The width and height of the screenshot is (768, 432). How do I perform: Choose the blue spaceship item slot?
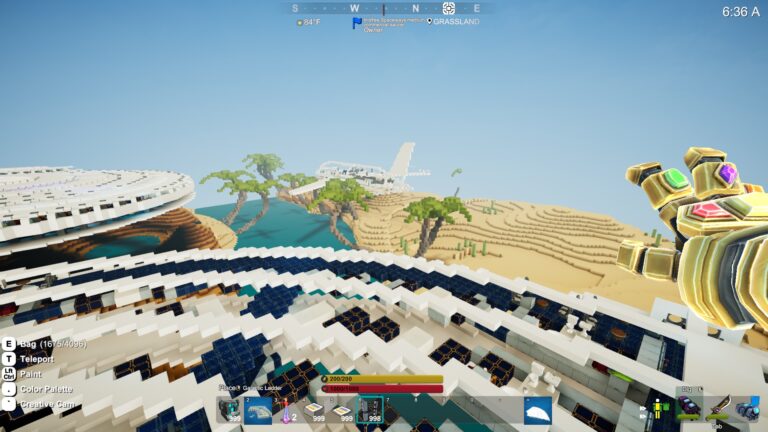[259, 410]
